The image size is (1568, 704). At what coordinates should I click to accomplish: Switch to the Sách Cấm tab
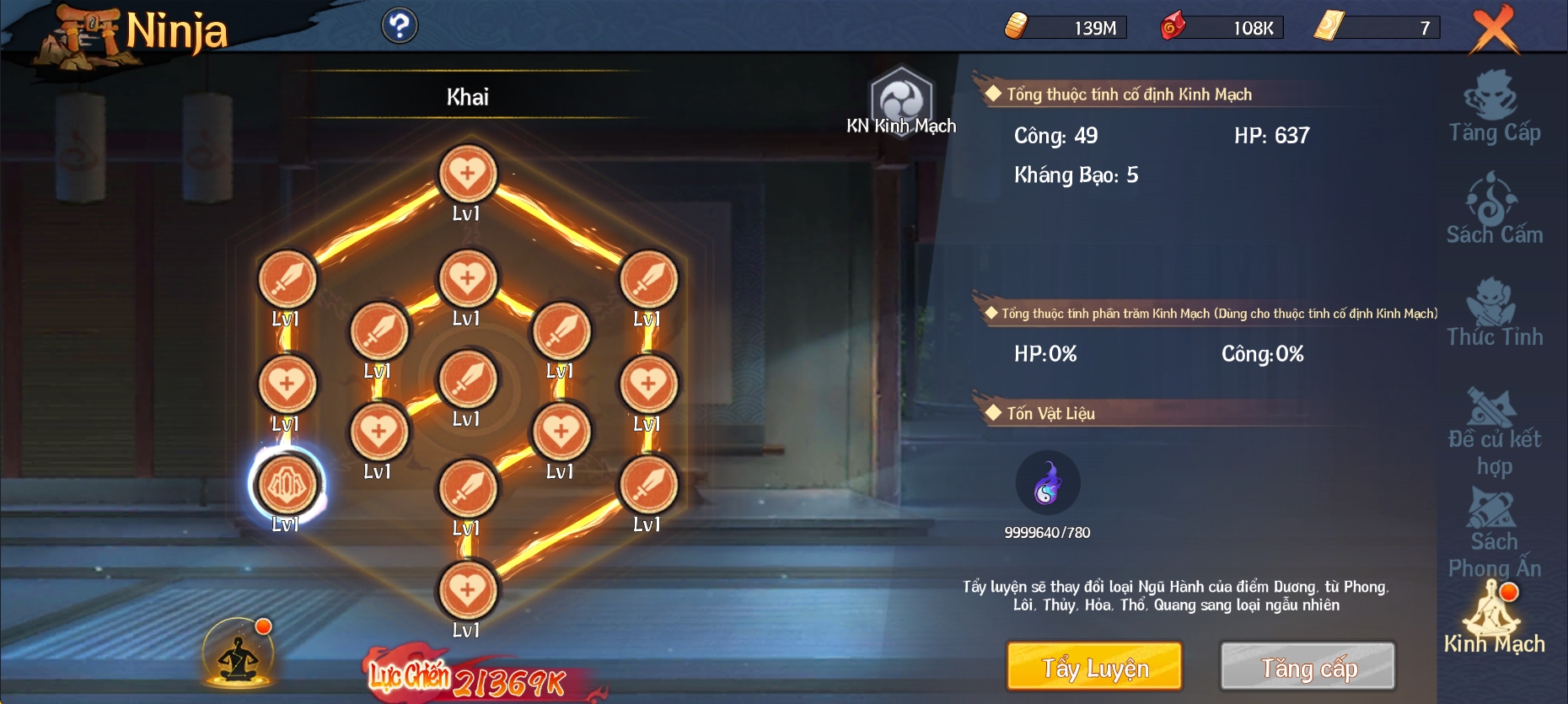coord(1495,209)
